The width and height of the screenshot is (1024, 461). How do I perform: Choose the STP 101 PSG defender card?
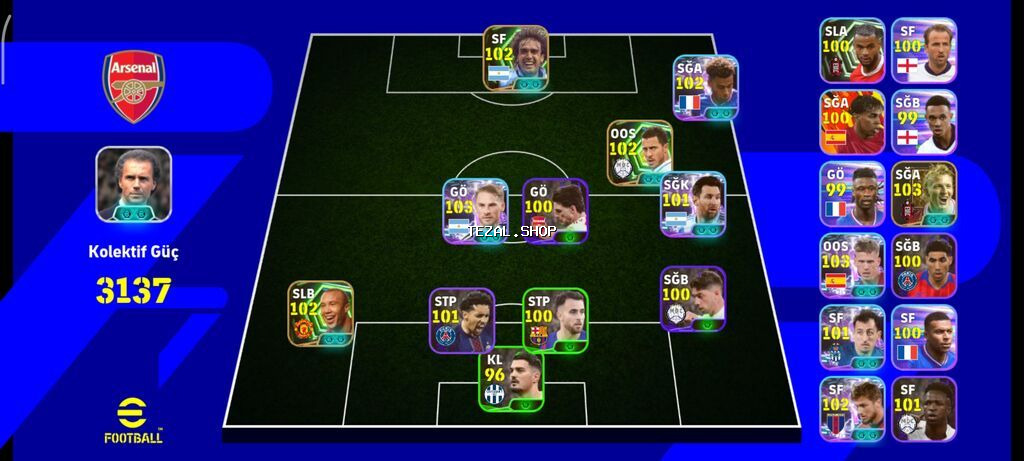tap(462, 320)
